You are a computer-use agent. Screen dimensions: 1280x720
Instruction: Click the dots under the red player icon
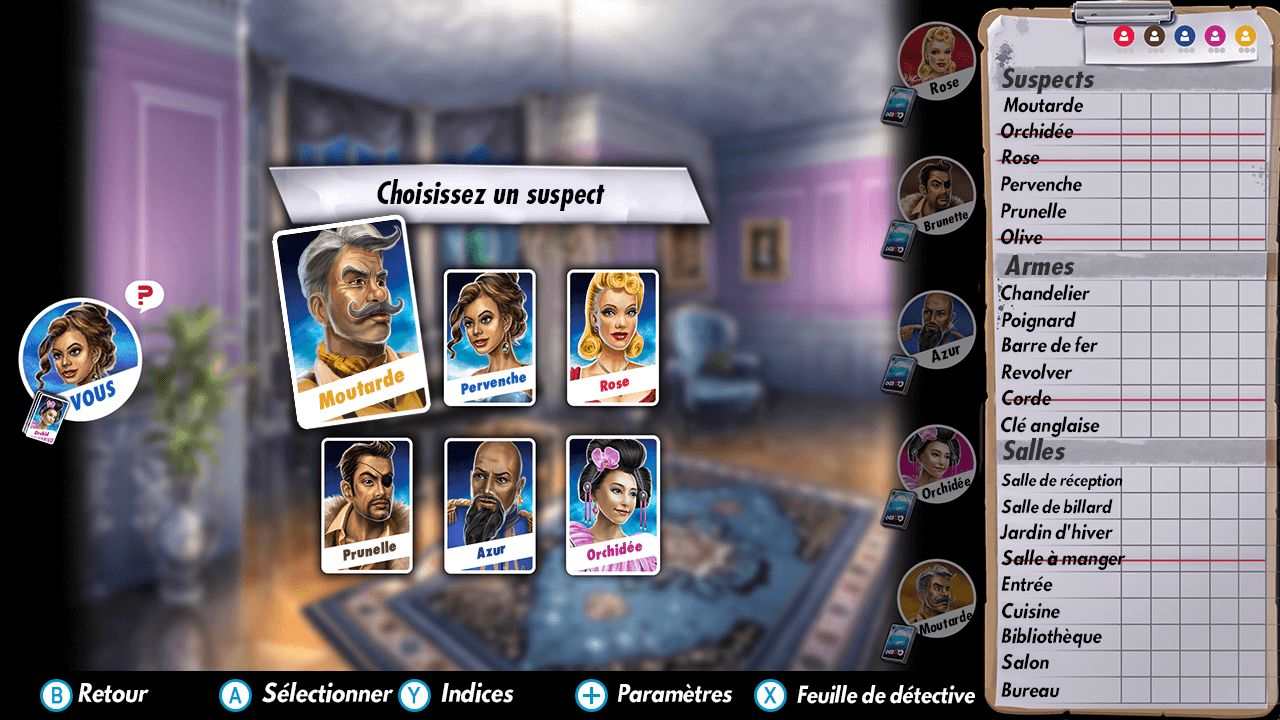(1123, 50)
